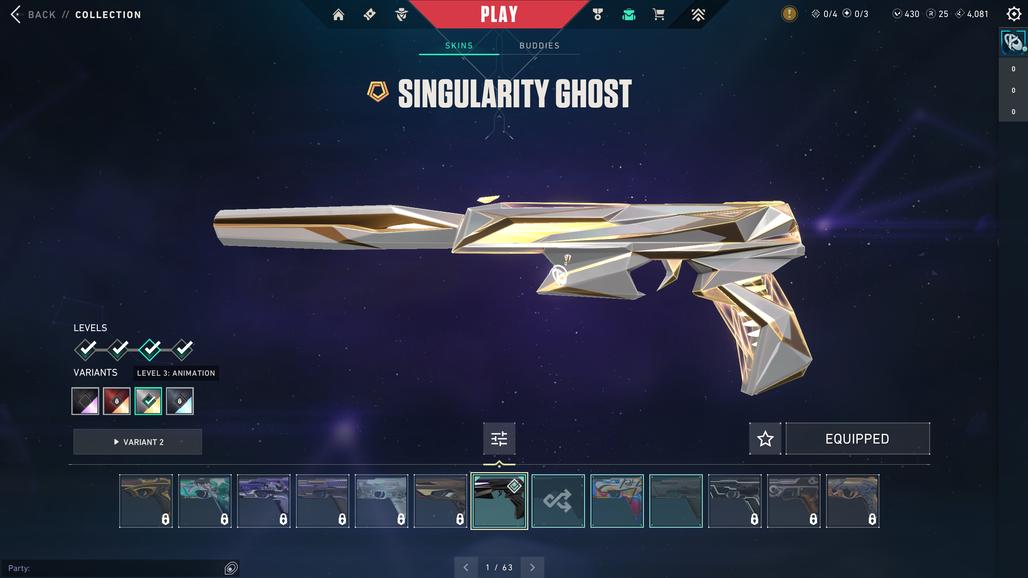Choose the blue variant swatch
Image resolution: width=1028 pixels, height=578 pixels.
(180, 401)
